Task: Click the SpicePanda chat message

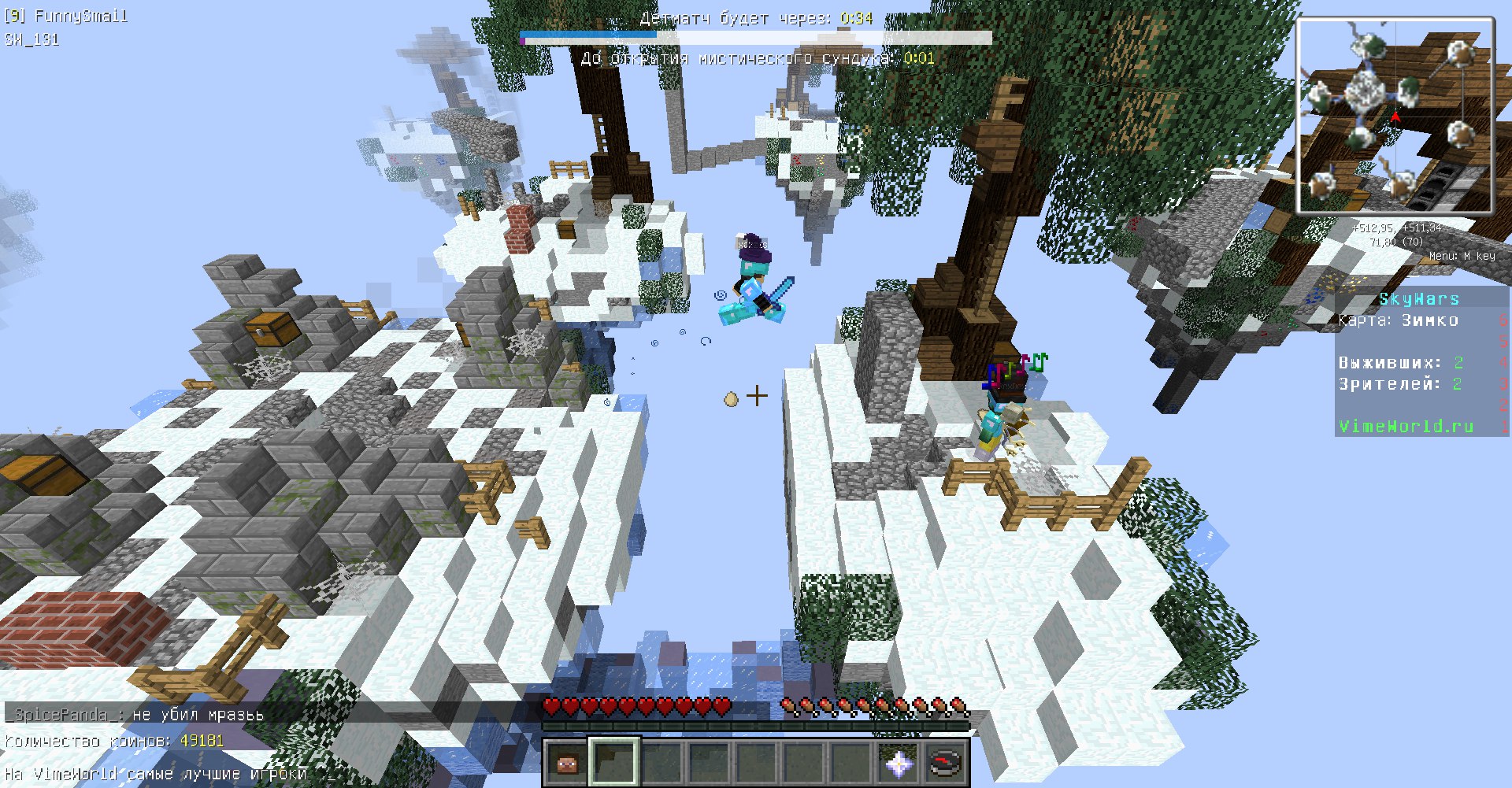Action: [135, 715]
